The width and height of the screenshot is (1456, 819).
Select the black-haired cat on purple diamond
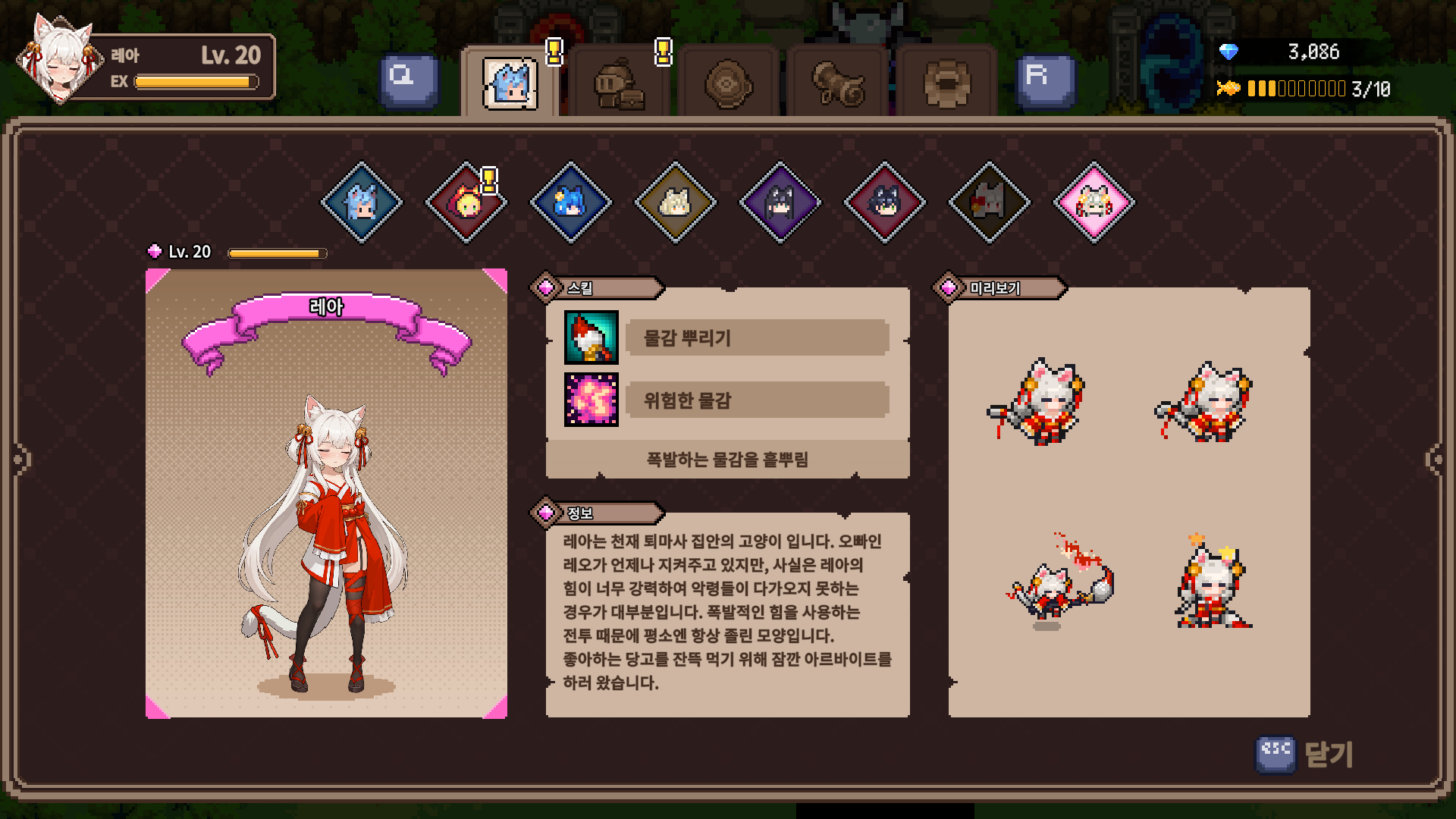click(x=780, y=202)
